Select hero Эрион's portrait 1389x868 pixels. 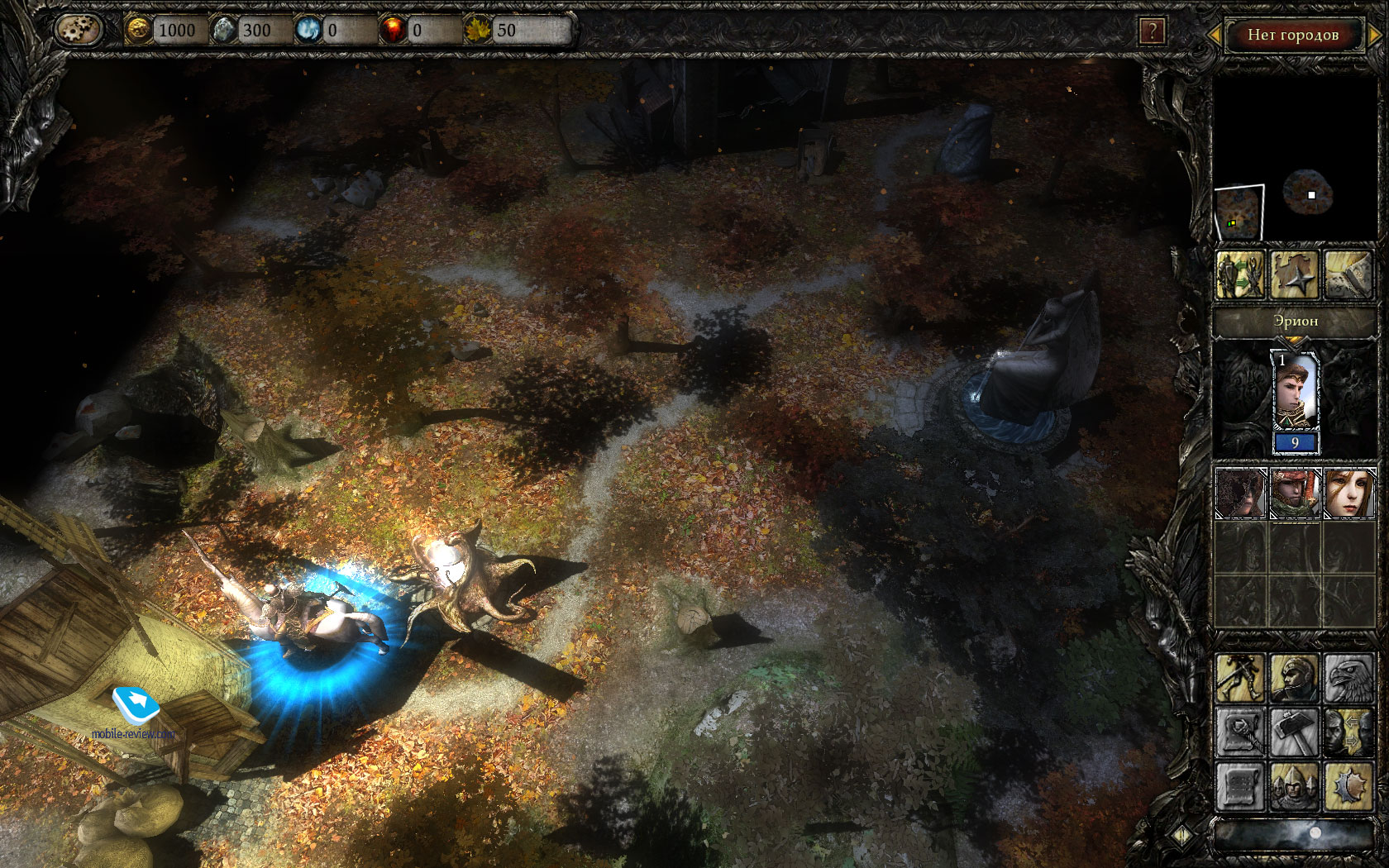[1295, 393]
